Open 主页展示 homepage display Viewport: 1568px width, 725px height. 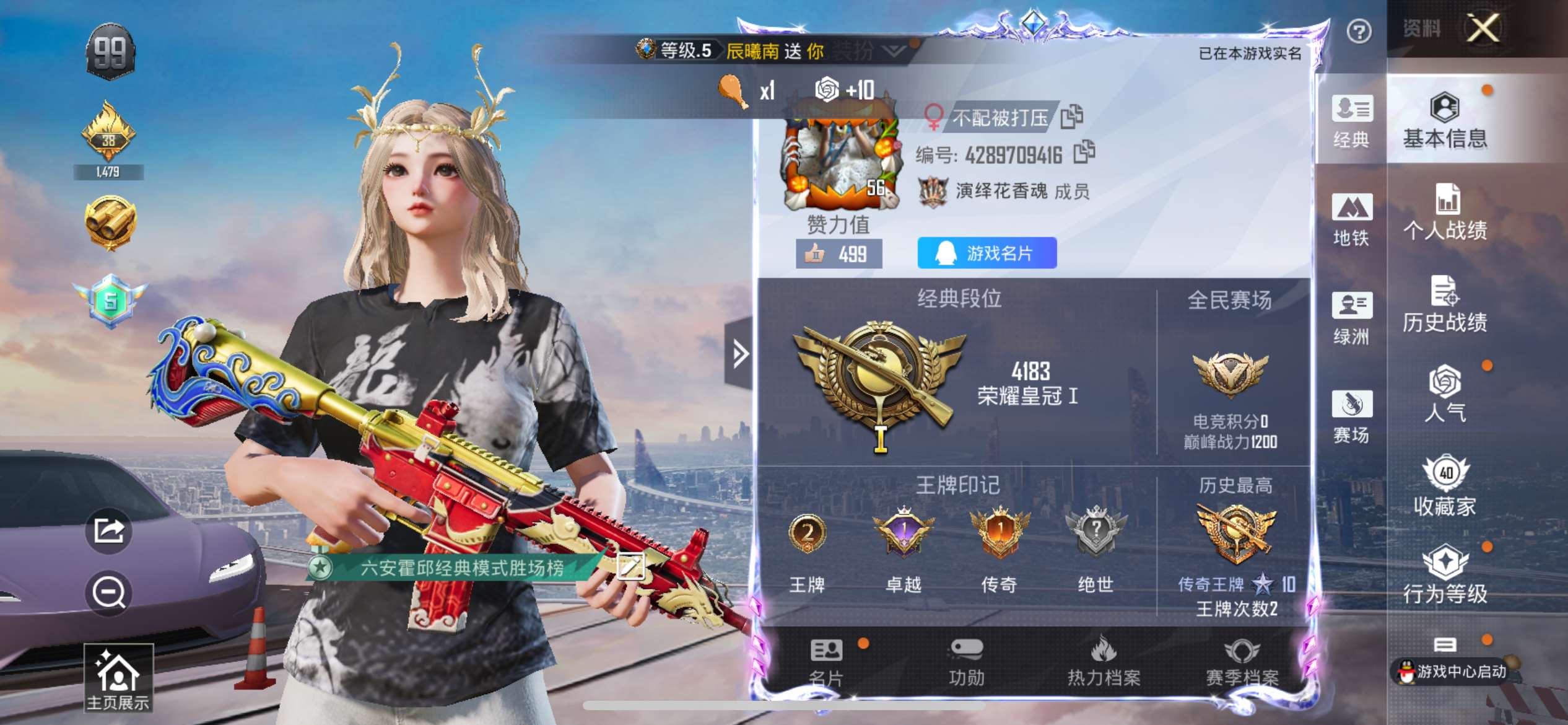click(x=118, y=677)
